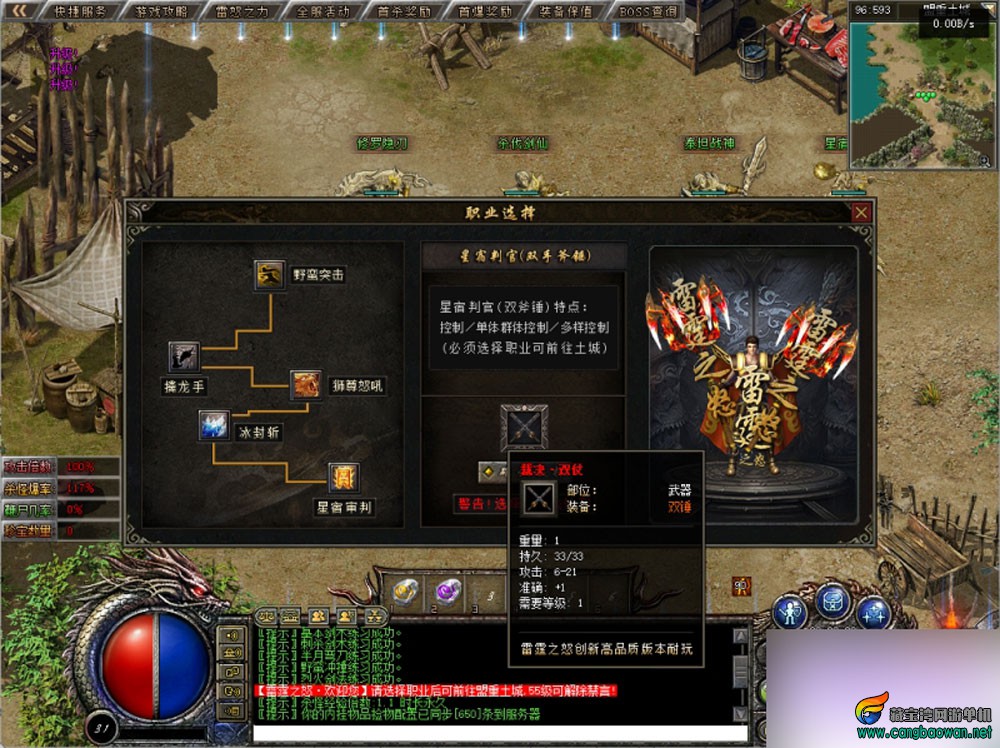
Task: Click the chat text input box
Action: pyautogui.click(x=490, y=733)
